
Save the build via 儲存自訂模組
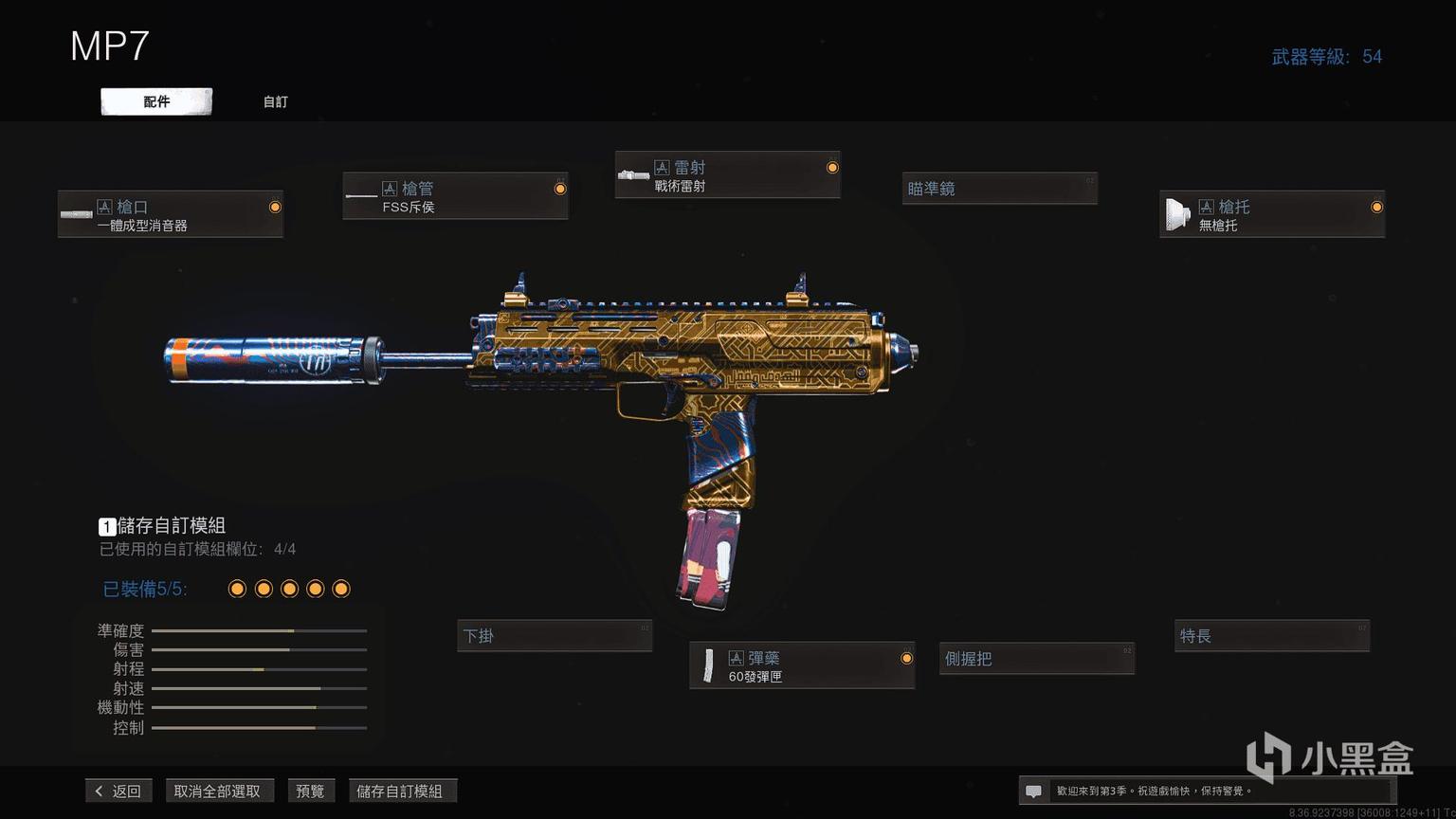point(400,791)
